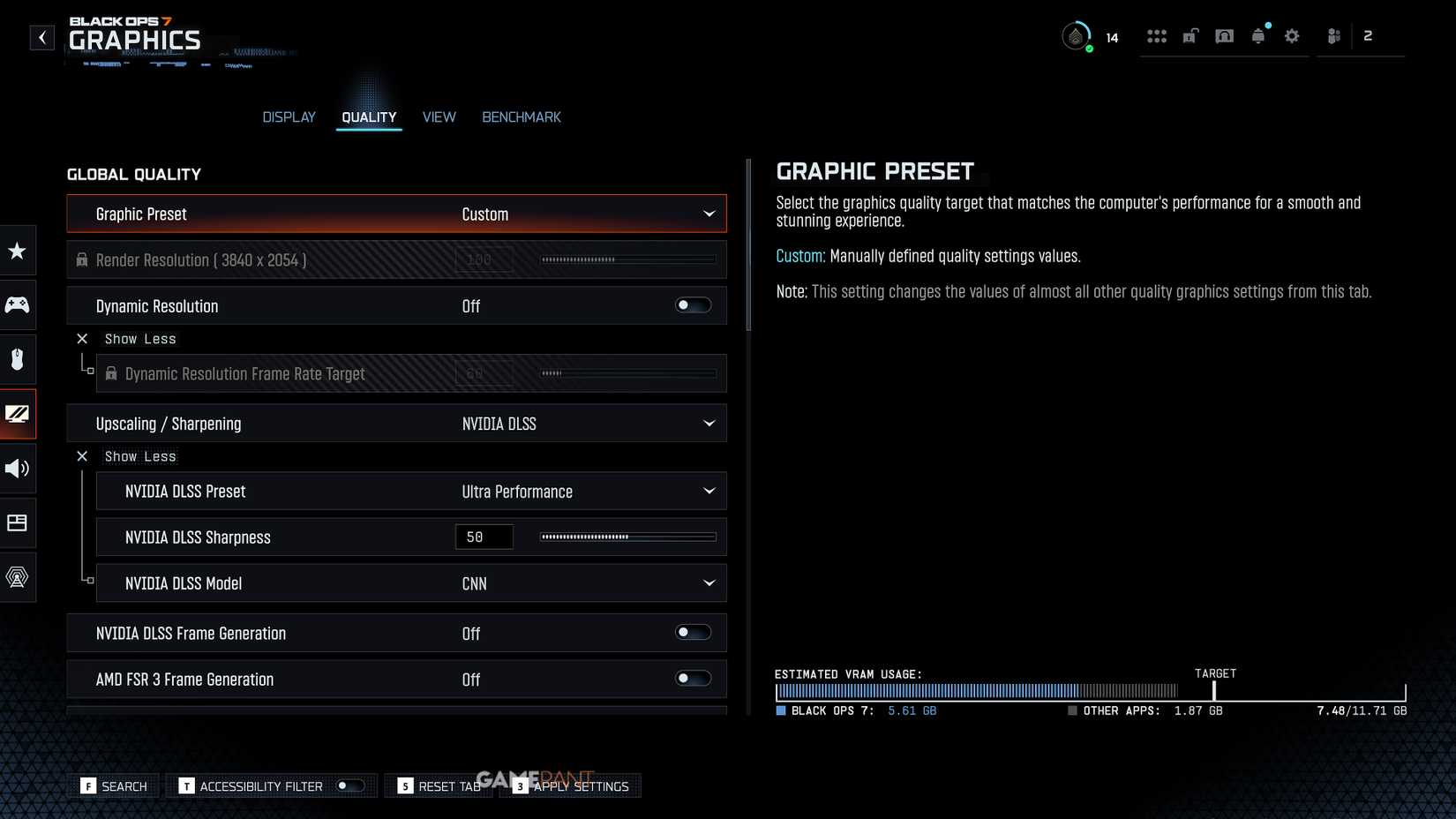1456x819 pixels.
Task: Collapse Dynamic Resolution via Show Less
Action: point(126,338)
